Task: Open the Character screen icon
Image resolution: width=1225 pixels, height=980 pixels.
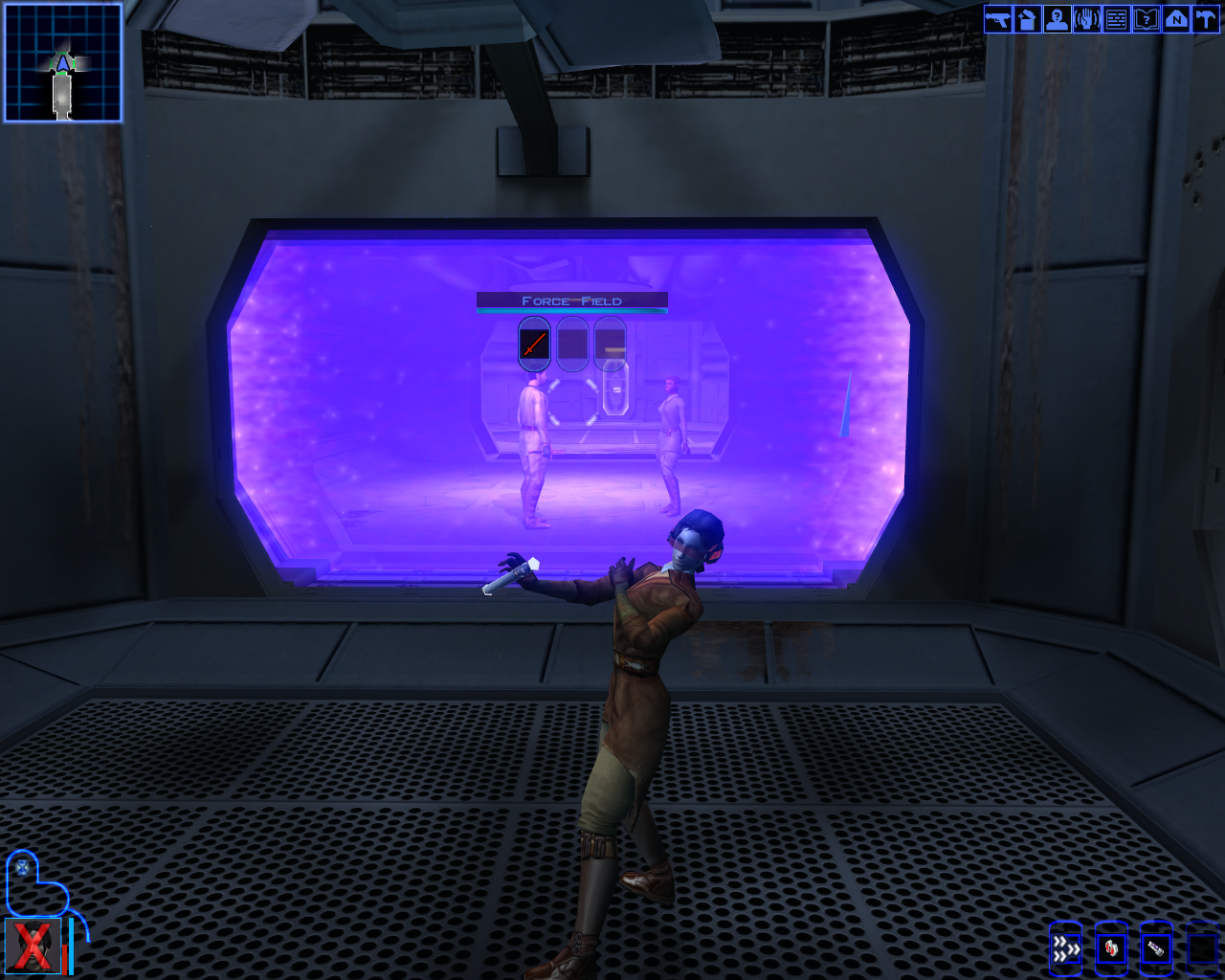Action: point(1056,19)
